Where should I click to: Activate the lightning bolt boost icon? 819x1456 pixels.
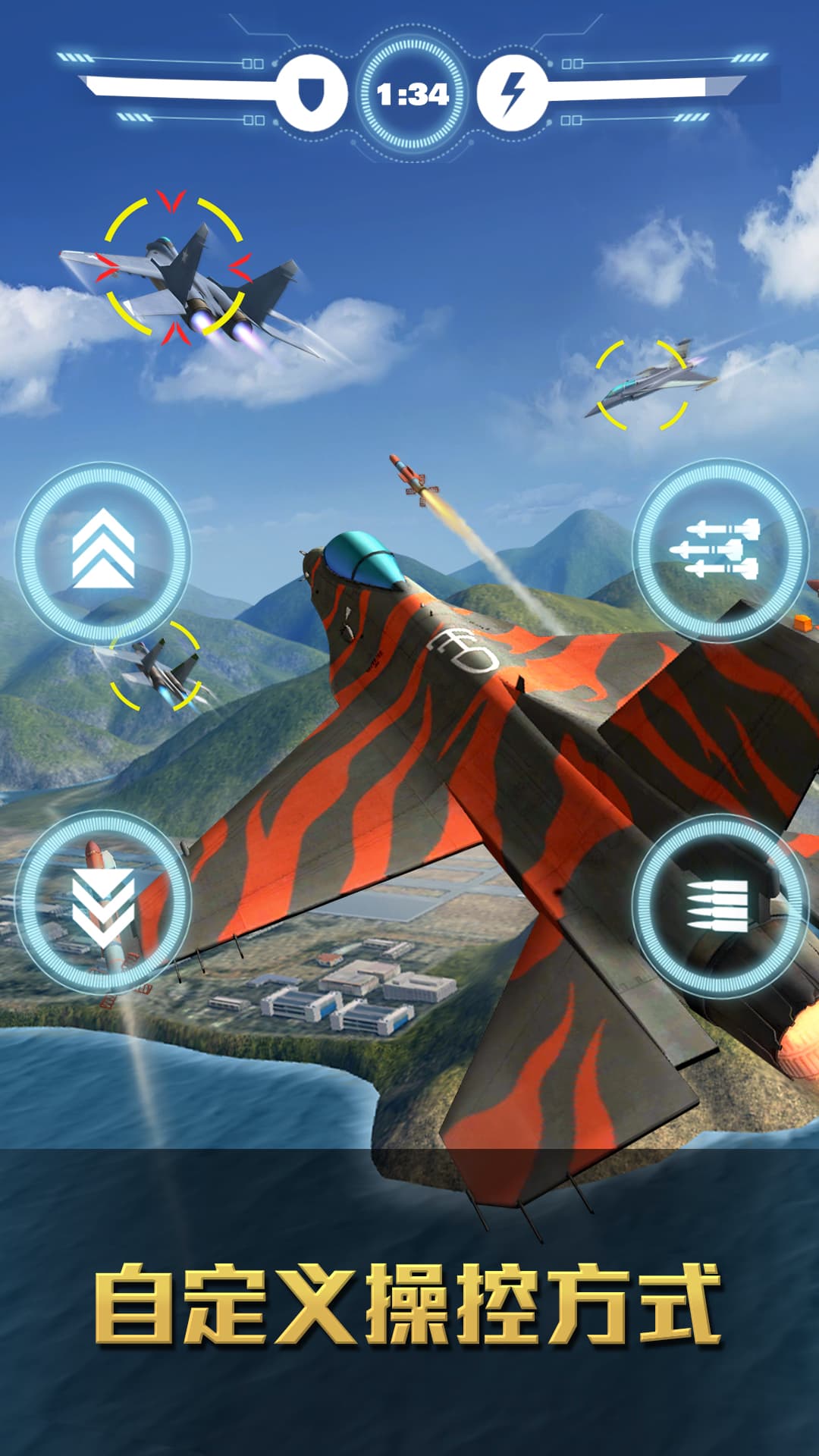point(513,93)
